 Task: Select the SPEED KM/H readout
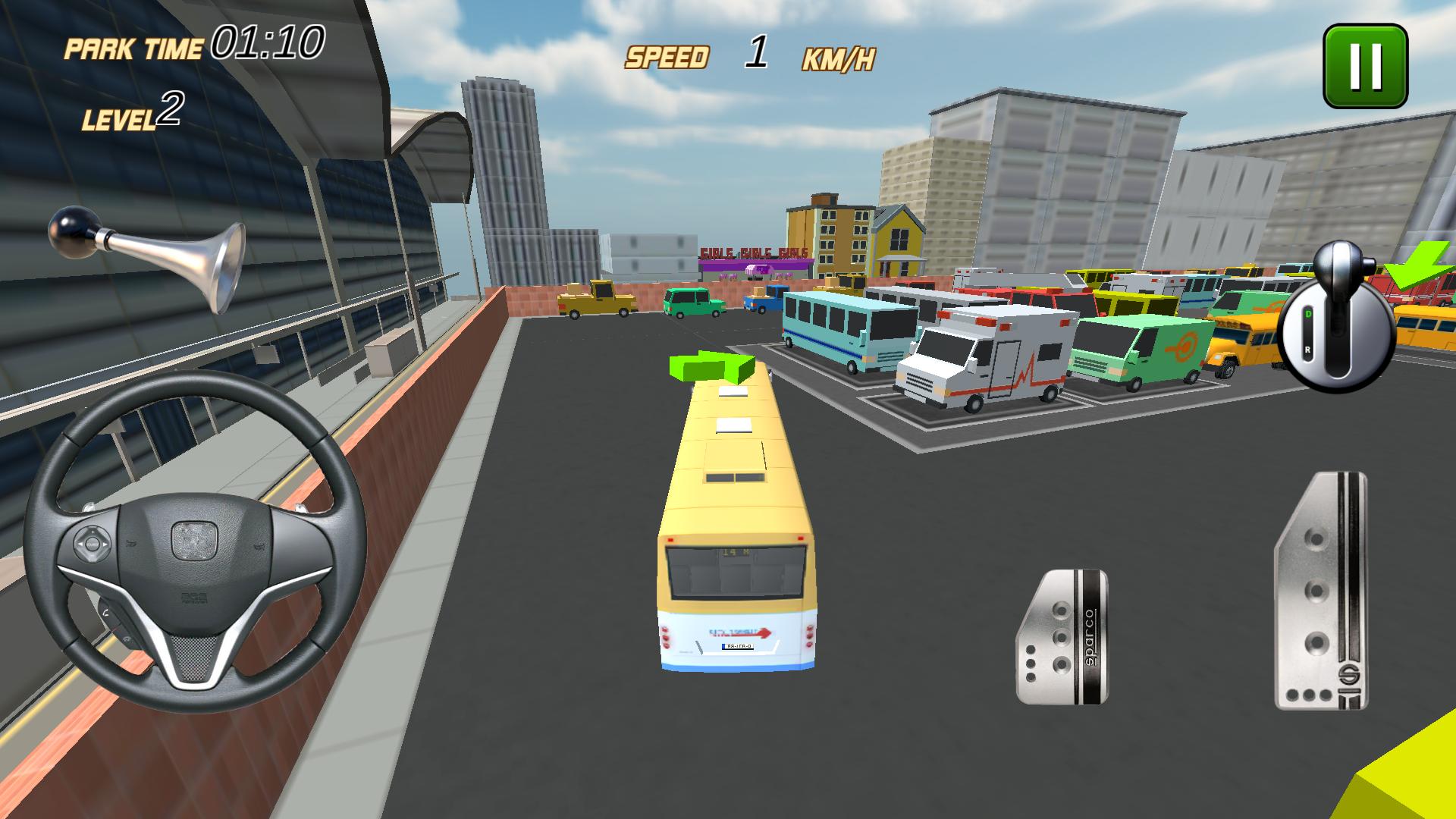click(751, 53)
